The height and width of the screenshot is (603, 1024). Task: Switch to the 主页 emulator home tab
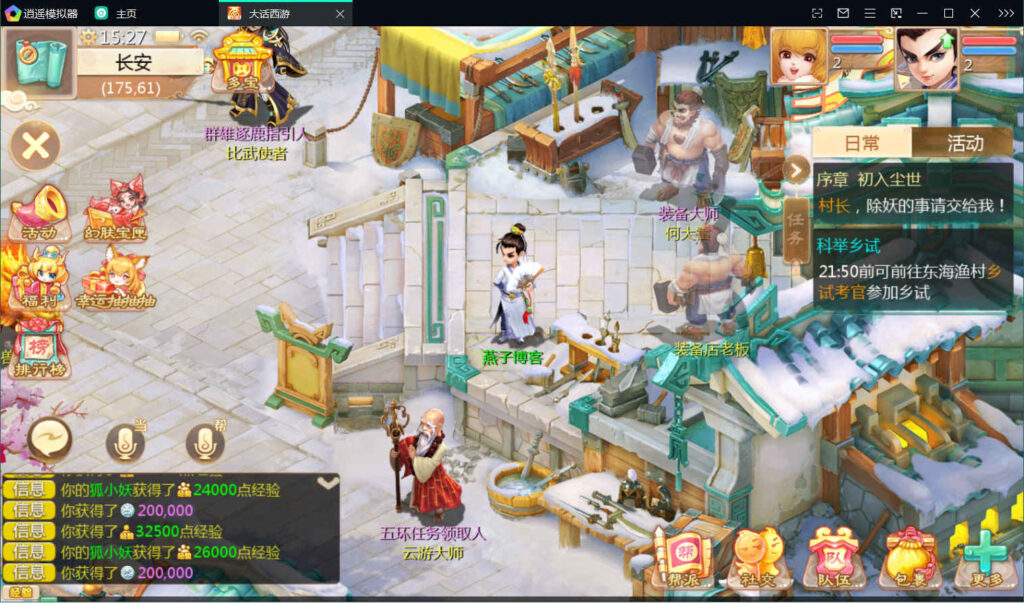click(x=116, y=13)
